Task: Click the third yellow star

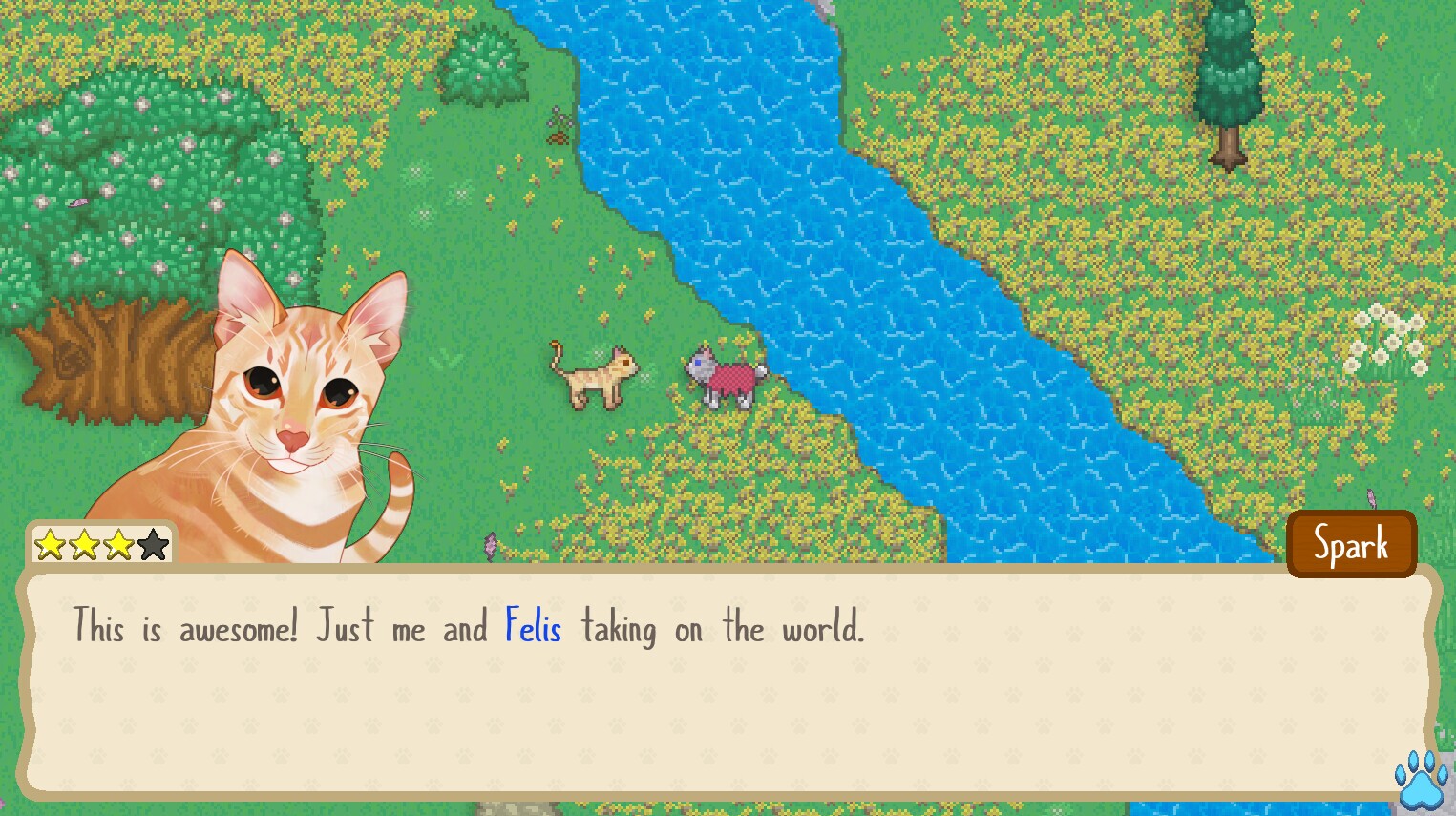Action: coord(118,543)
